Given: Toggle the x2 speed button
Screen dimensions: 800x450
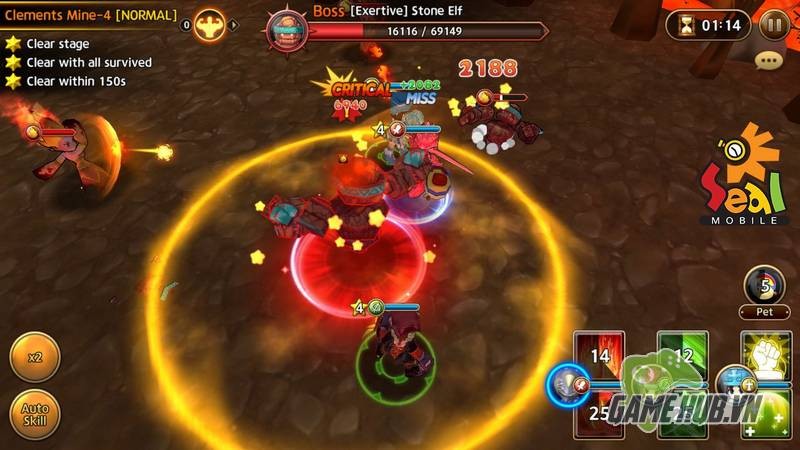Looking at the screenshot, I should (x=35, y=357).
